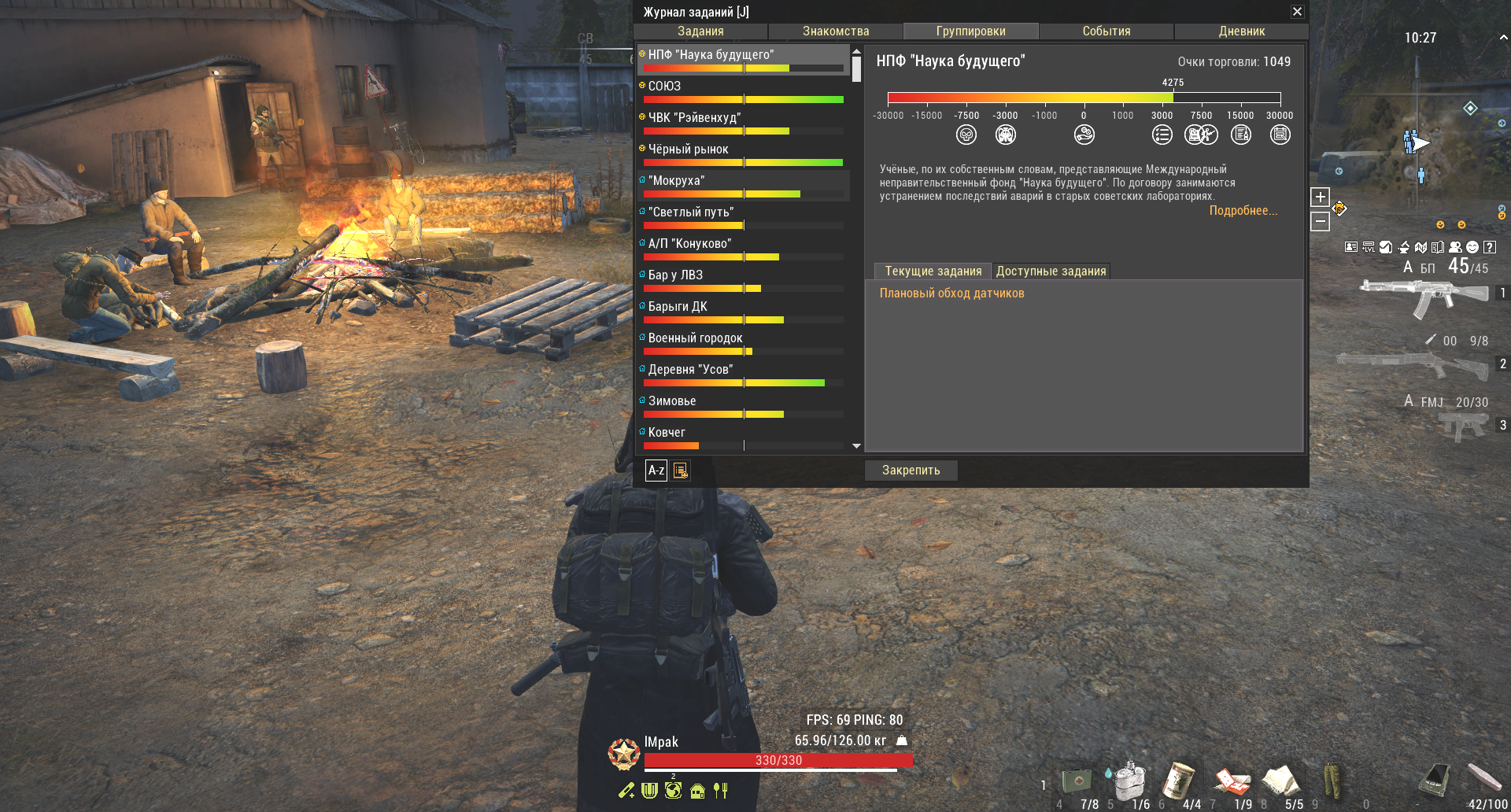Switch to the Задания tab

[700, 31]
